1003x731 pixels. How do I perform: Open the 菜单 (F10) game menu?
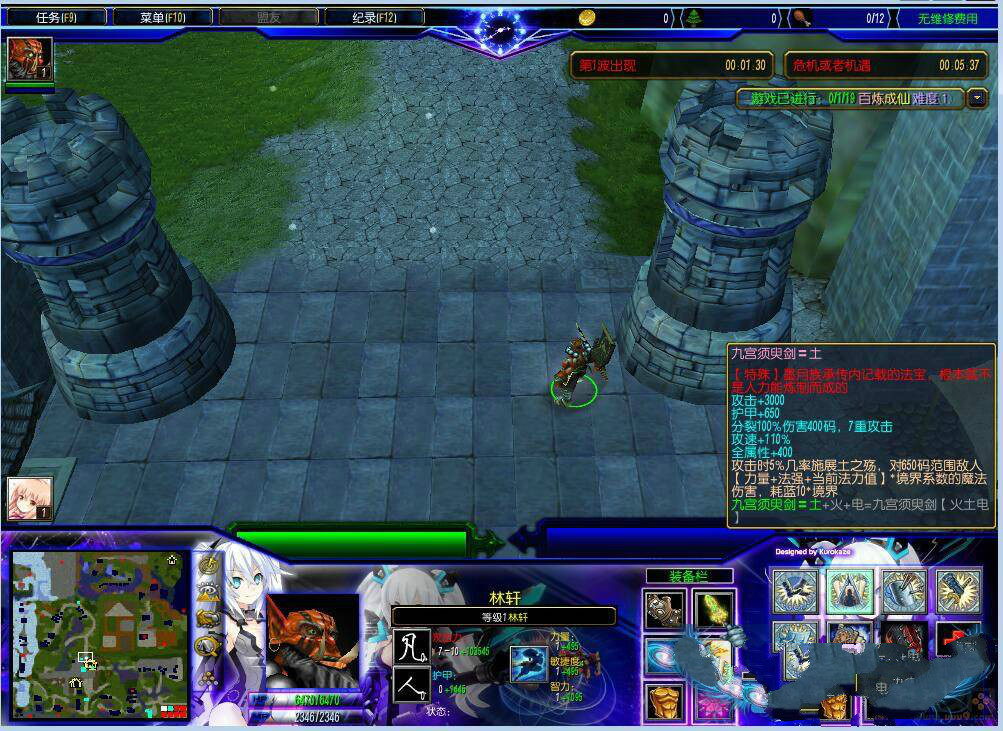pyautogui.click(x=163, y=18)
